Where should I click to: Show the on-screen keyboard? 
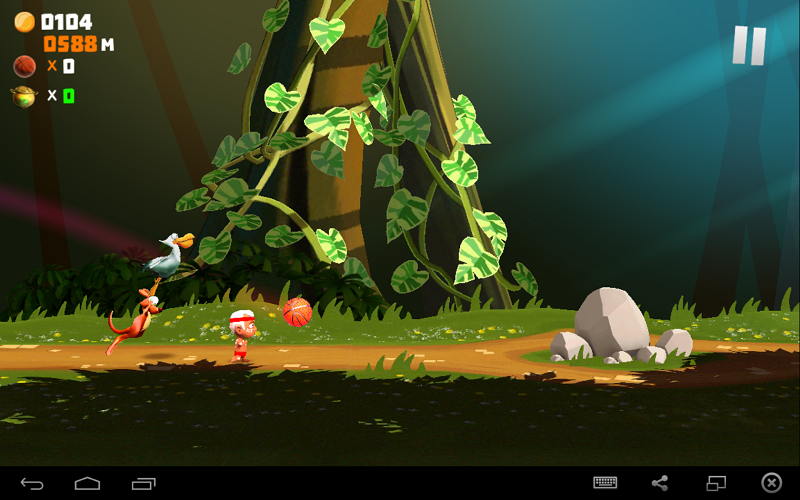pyautogui.click(x=605, y=482)
